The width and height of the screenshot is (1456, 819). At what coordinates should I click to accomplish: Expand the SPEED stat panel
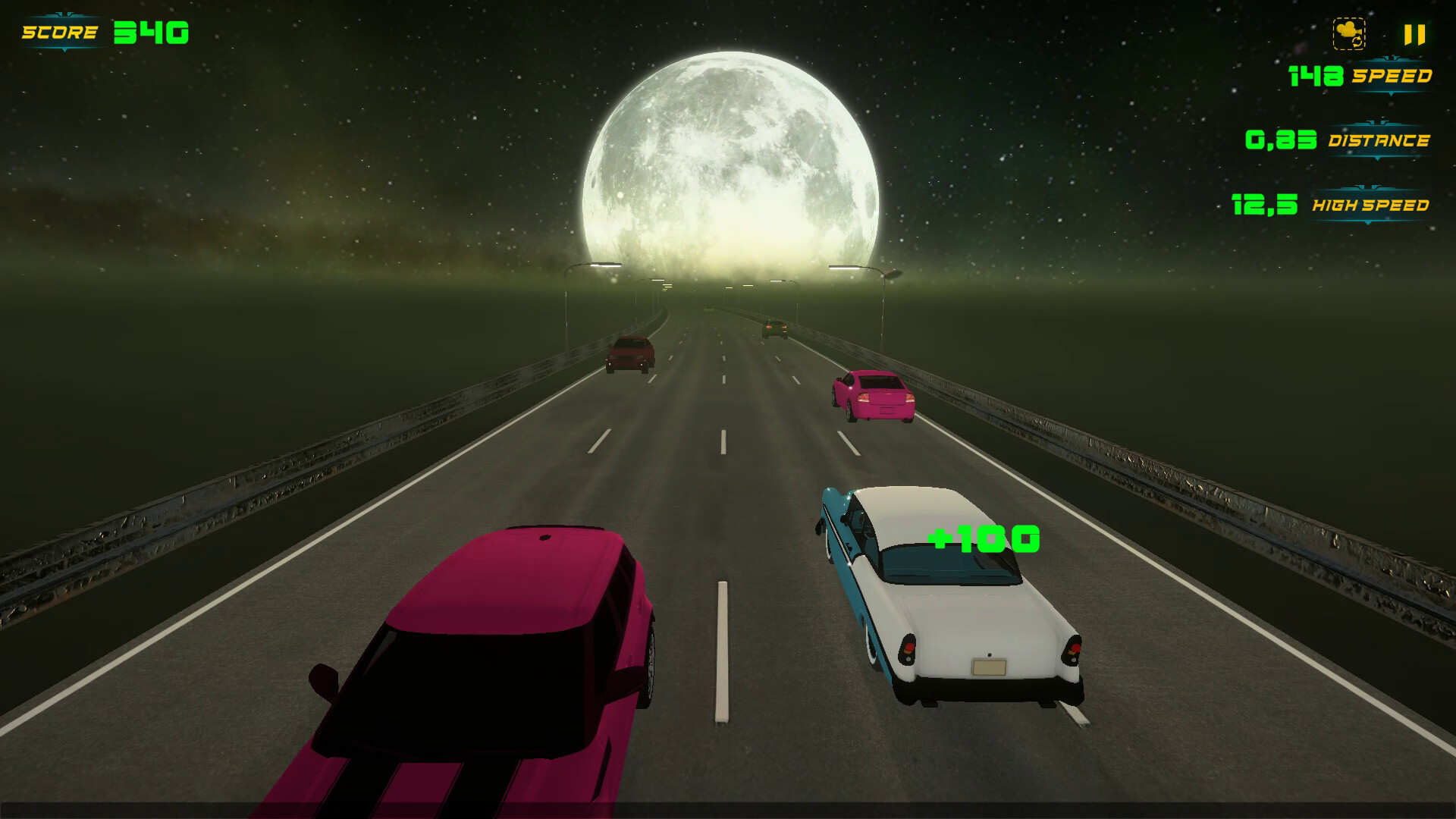(1392, 75)
